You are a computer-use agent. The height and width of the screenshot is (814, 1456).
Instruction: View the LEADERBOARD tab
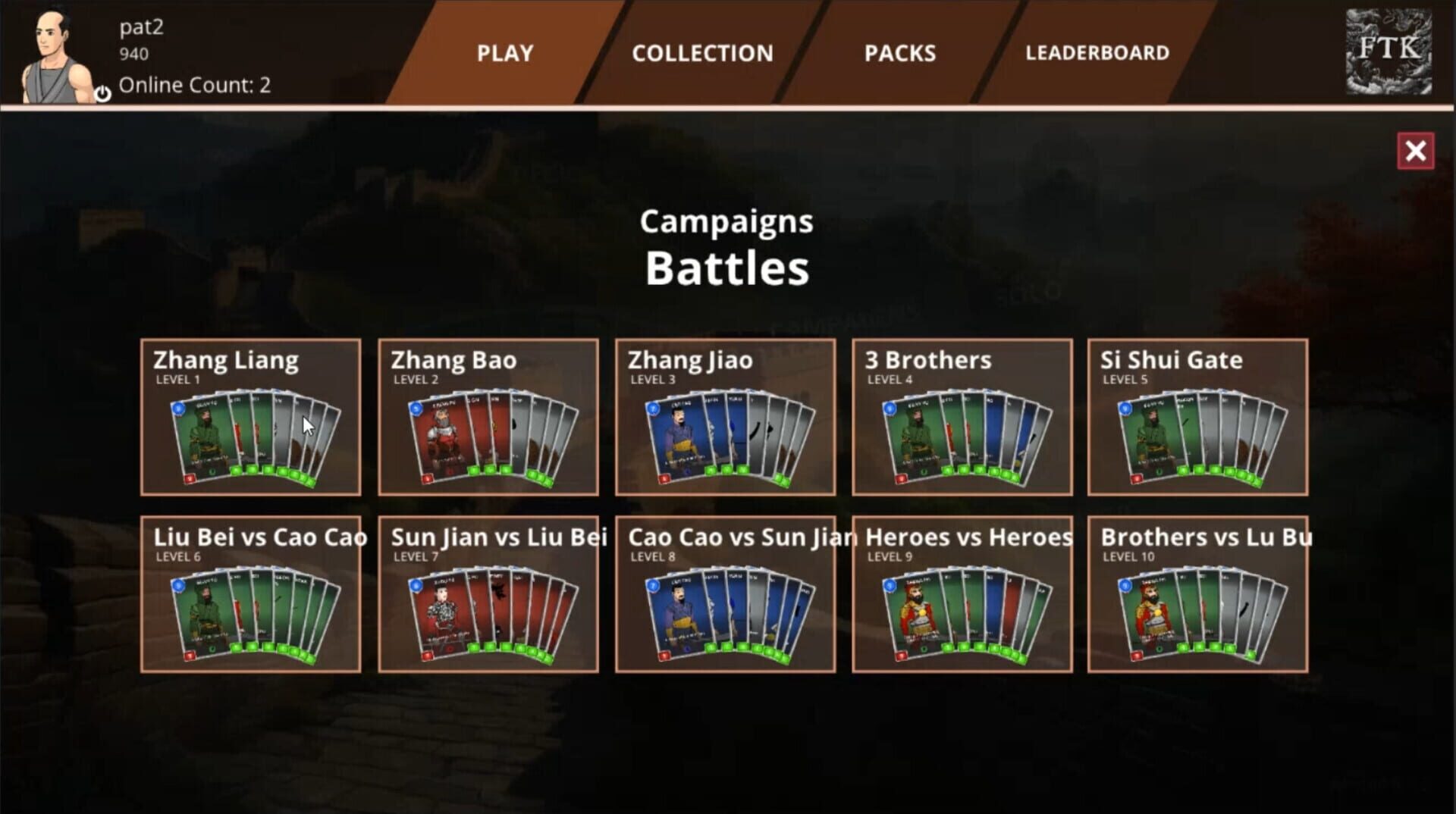(x=1097, y=53)
